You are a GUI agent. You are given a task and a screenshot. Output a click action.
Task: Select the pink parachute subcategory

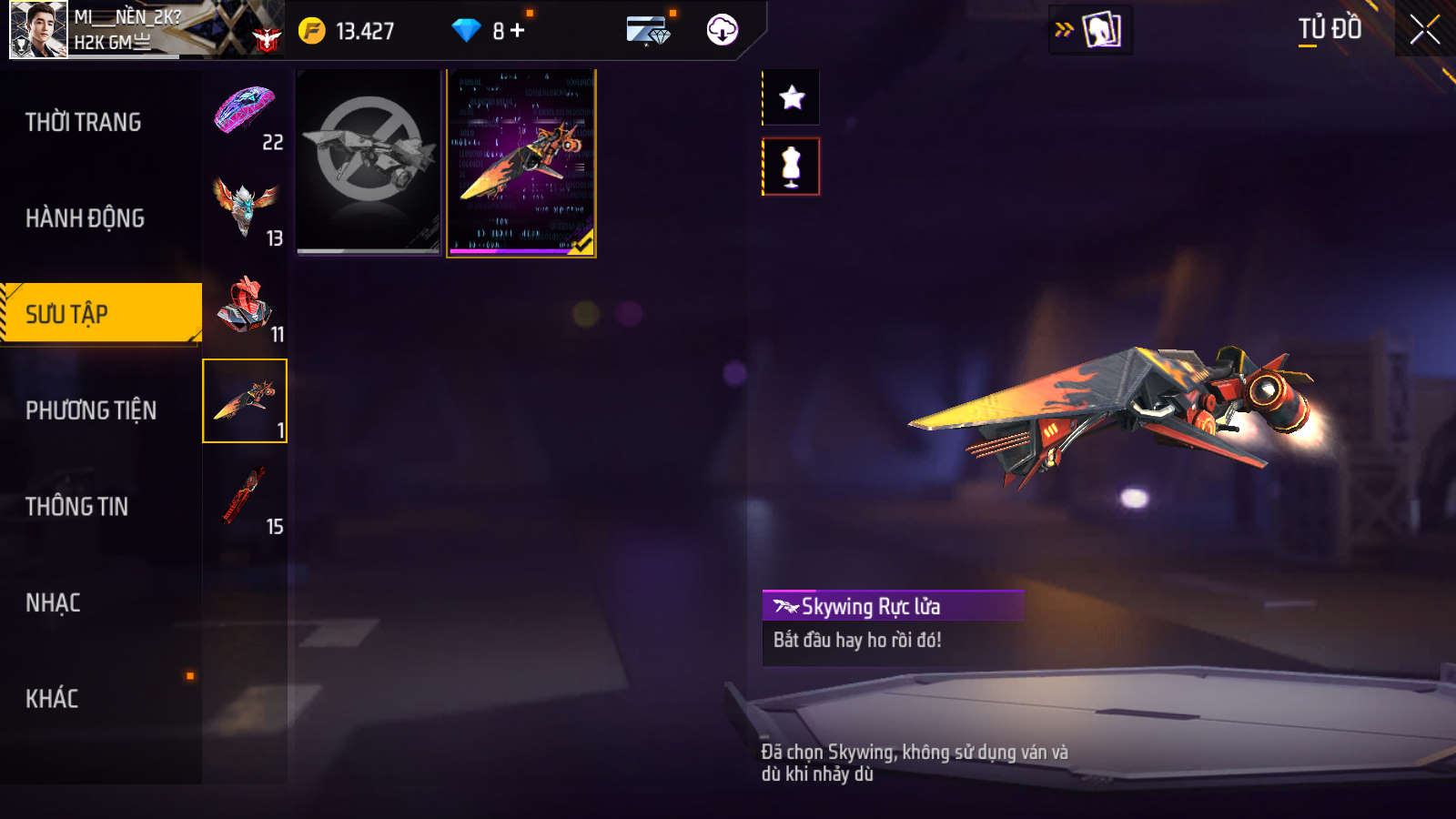coord(245,115)
